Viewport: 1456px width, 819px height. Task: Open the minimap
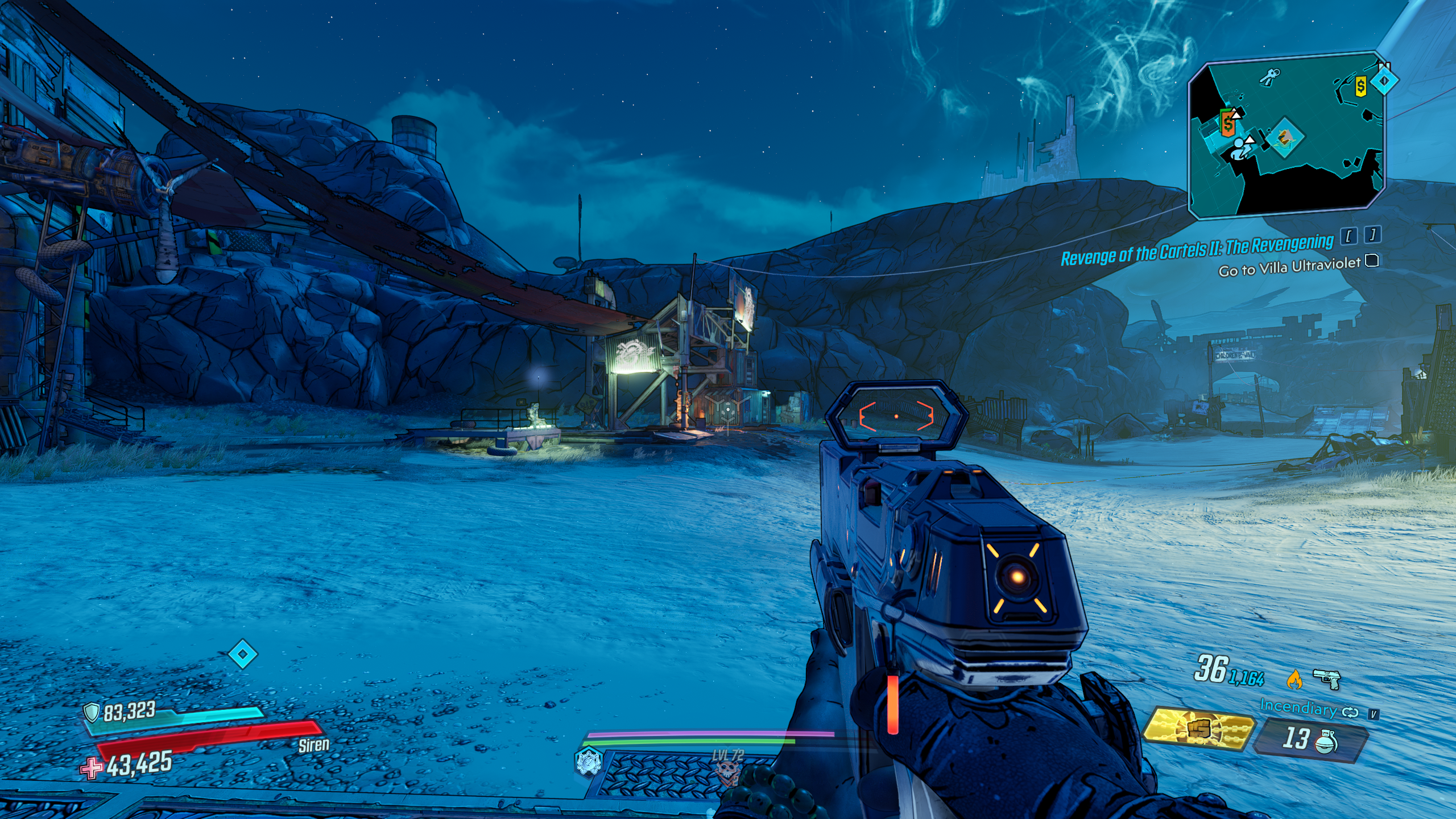click(1287, 136)
